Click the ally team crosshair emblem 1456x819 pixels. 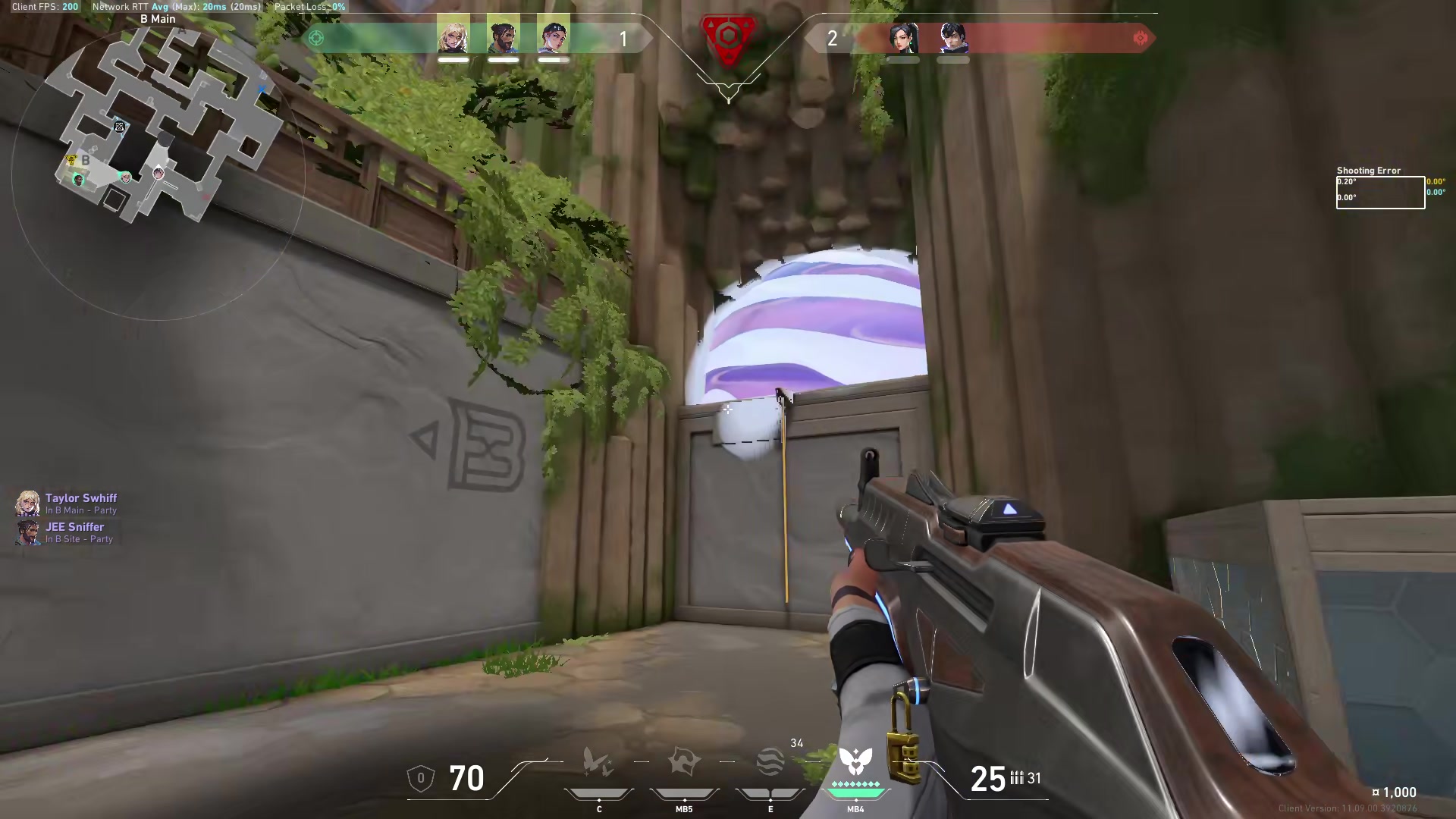[318, 38]
